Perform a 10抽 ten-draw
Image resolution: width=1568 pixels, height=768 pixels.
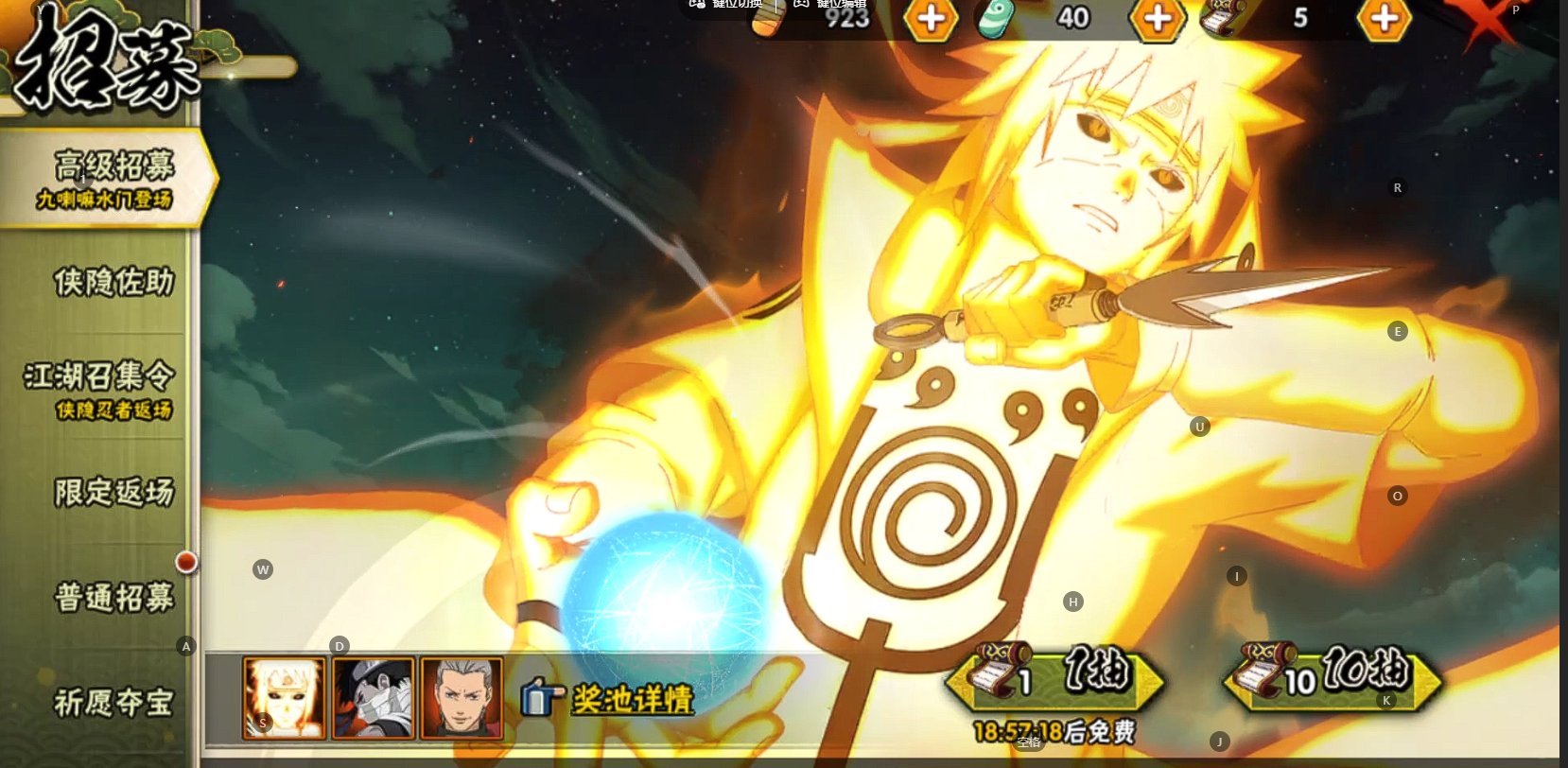[1333, 677]
